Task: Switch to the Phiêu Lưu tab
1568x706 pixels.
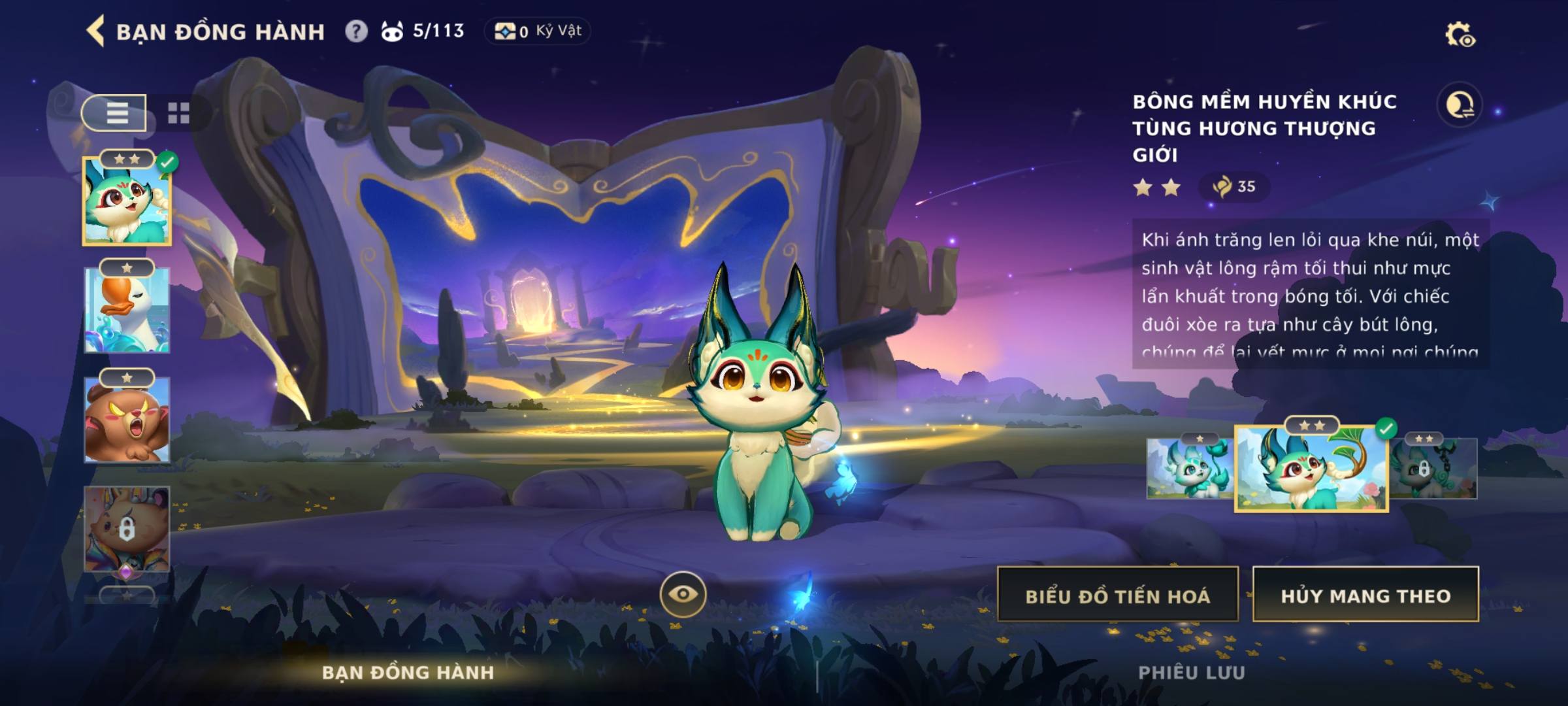Action: click(x=1191, y=673)
